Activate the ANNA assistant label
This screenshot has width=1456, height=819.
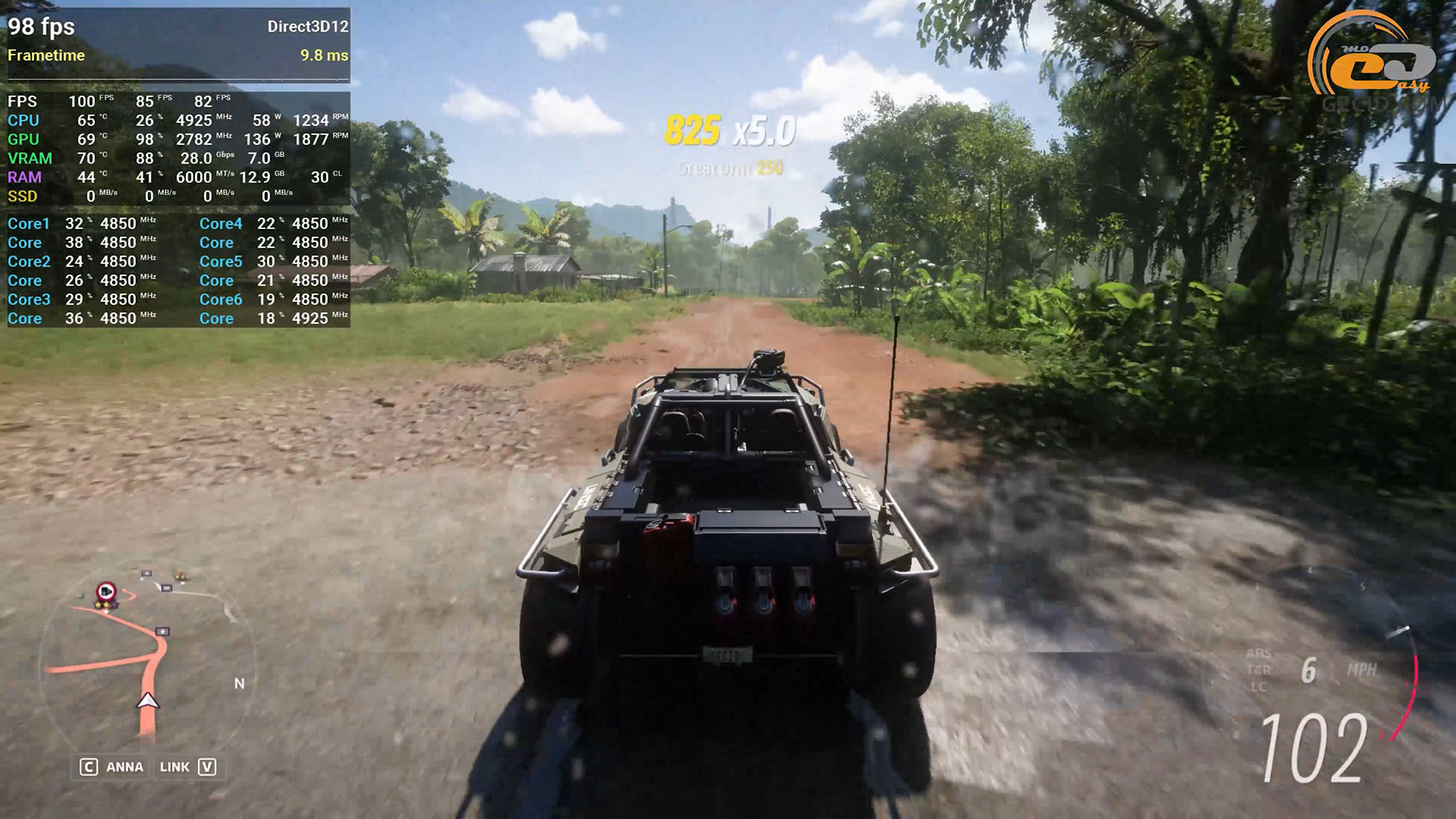pyautogui.click(x=124, y=767)
